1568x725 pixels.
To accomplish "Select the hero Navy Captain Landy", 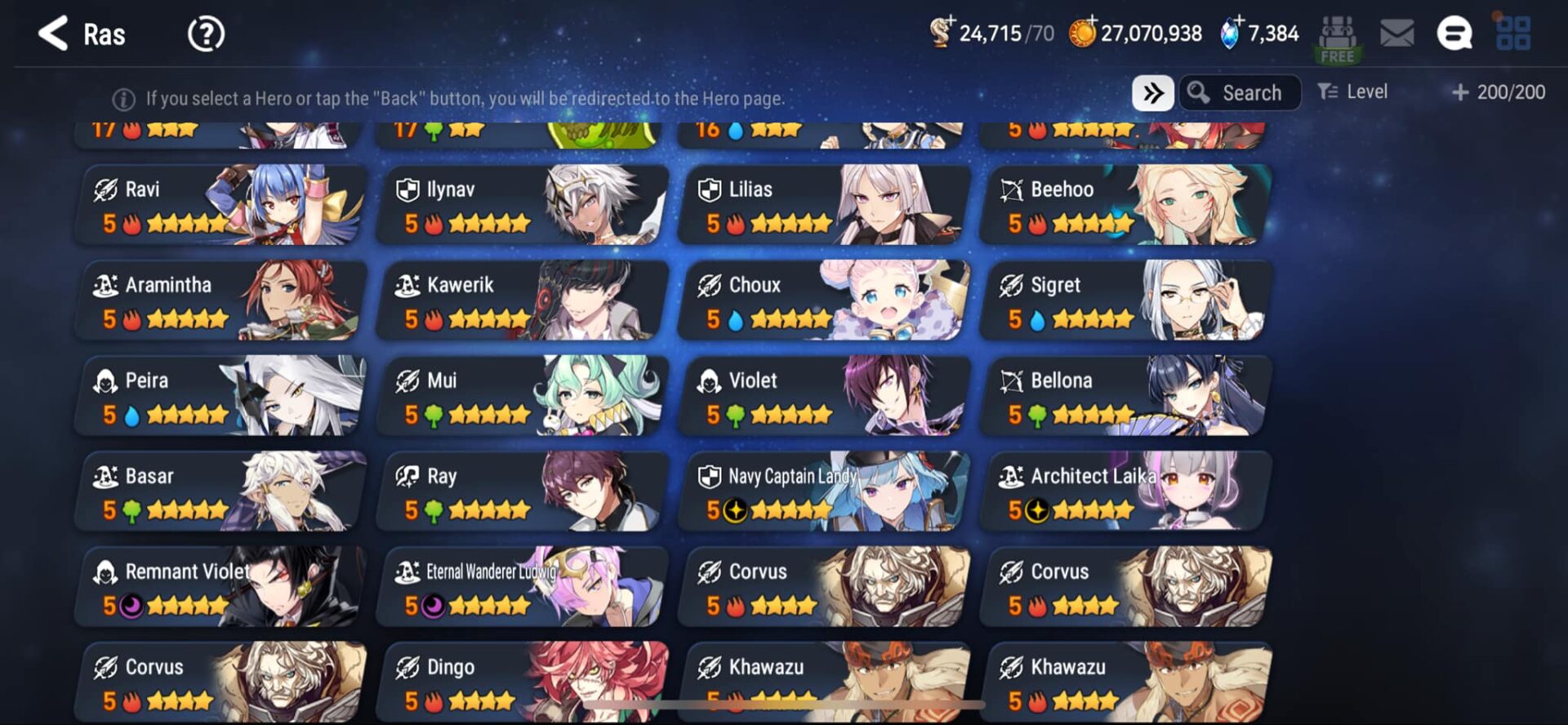I will (825, 491).
